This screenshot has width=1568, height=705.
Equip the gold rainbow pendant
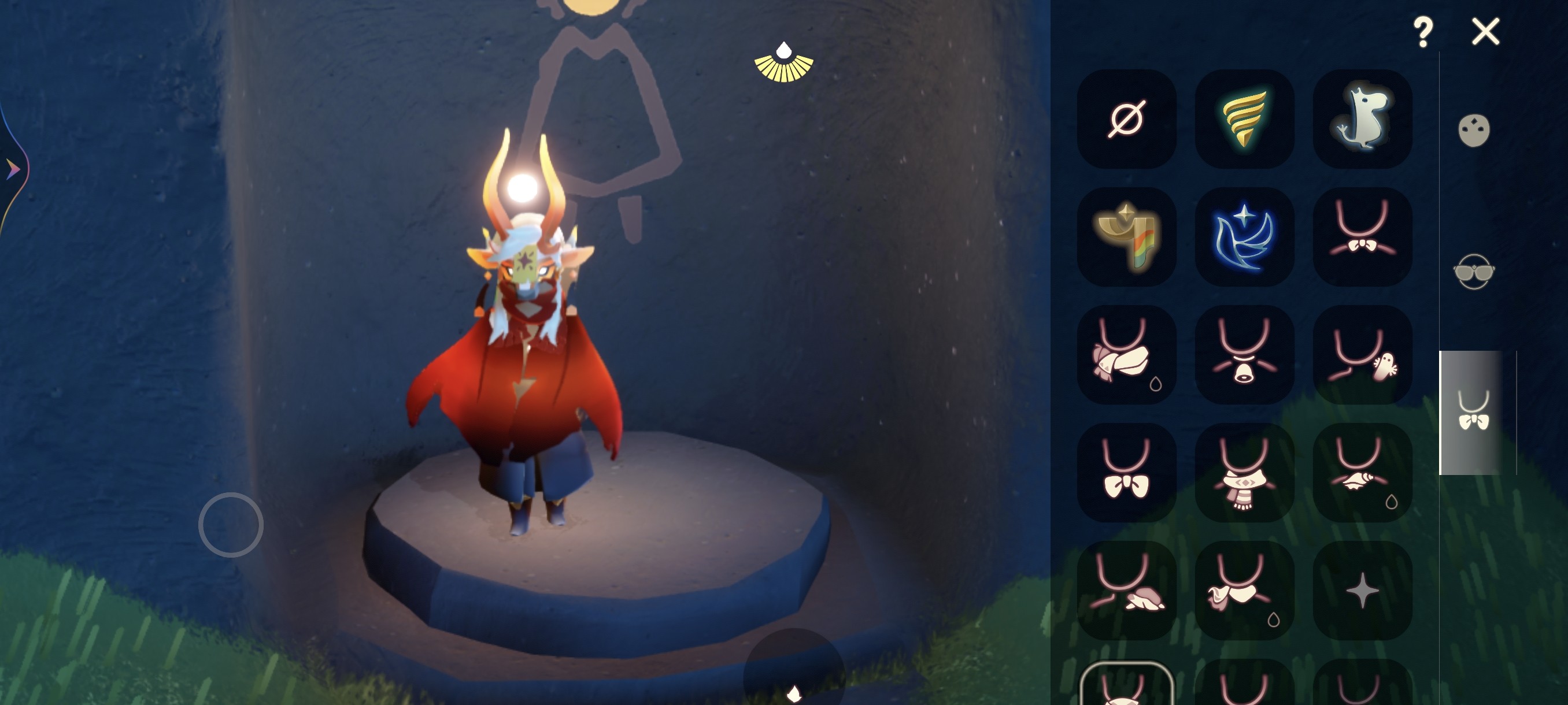click(1126, 236)
